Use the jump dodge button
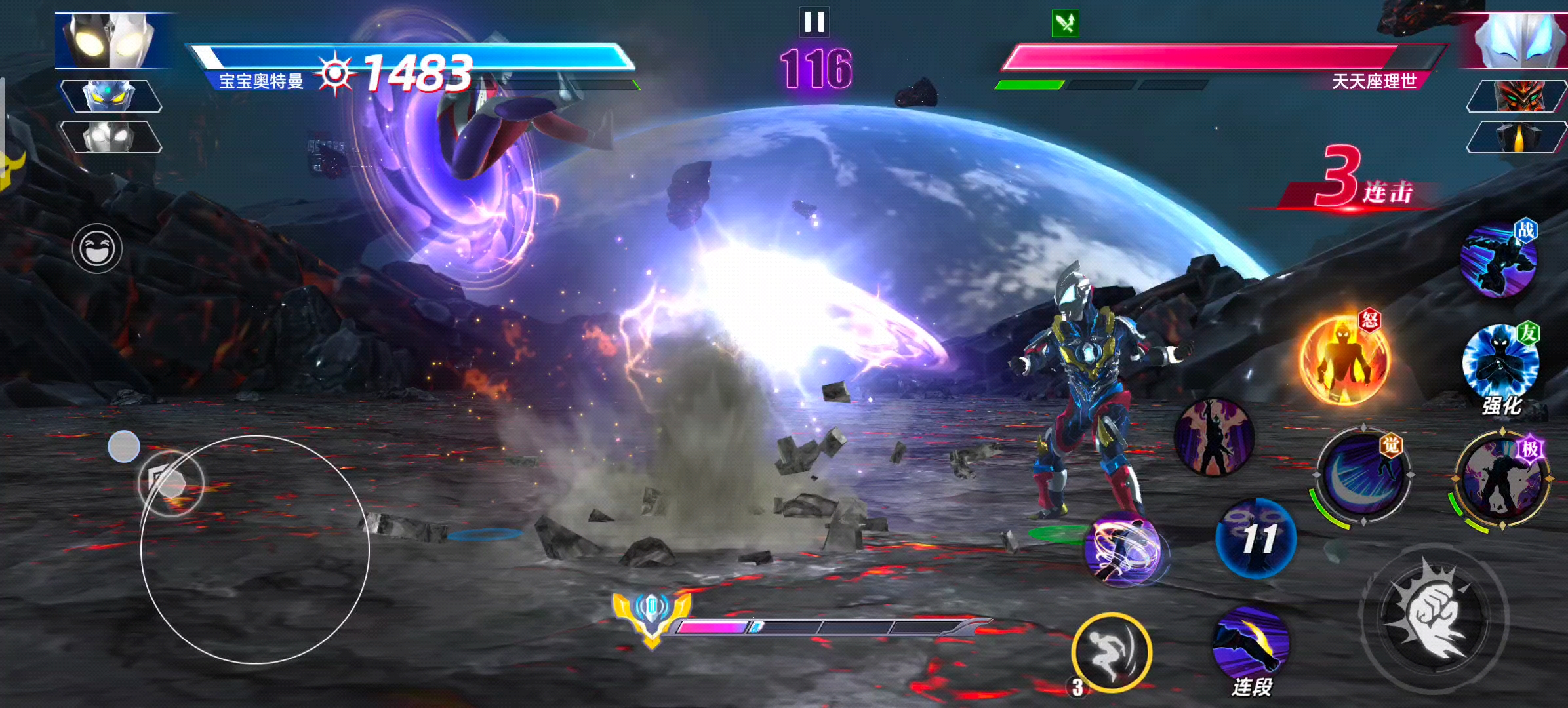Viewport: 1568px width, 708px height. point(1112,652)
